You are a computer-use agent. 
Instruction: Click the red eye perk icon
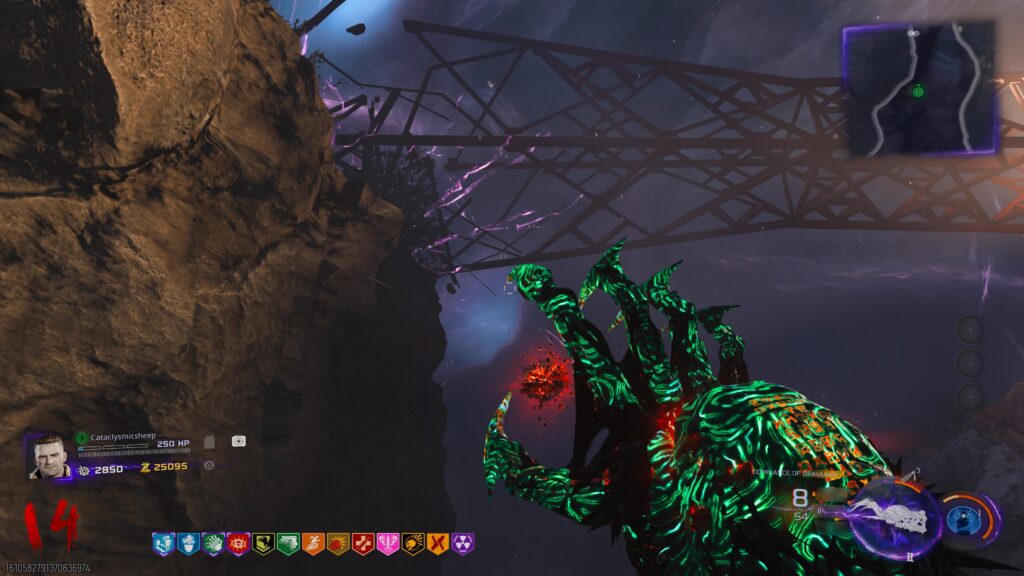[x=238, y=543]
